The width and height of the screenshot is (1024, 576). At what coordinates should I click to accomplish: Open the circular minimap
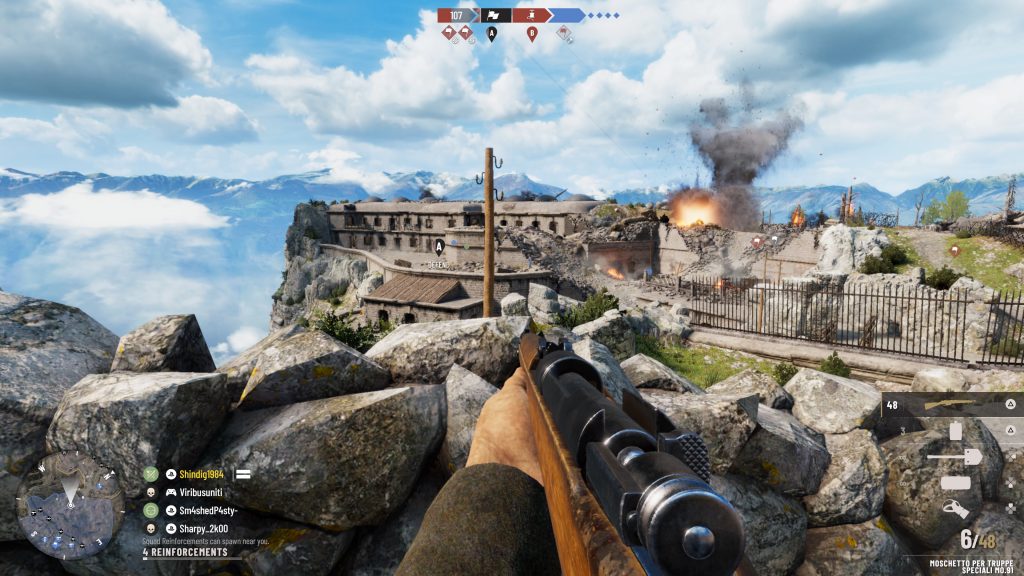pos(70,504)
